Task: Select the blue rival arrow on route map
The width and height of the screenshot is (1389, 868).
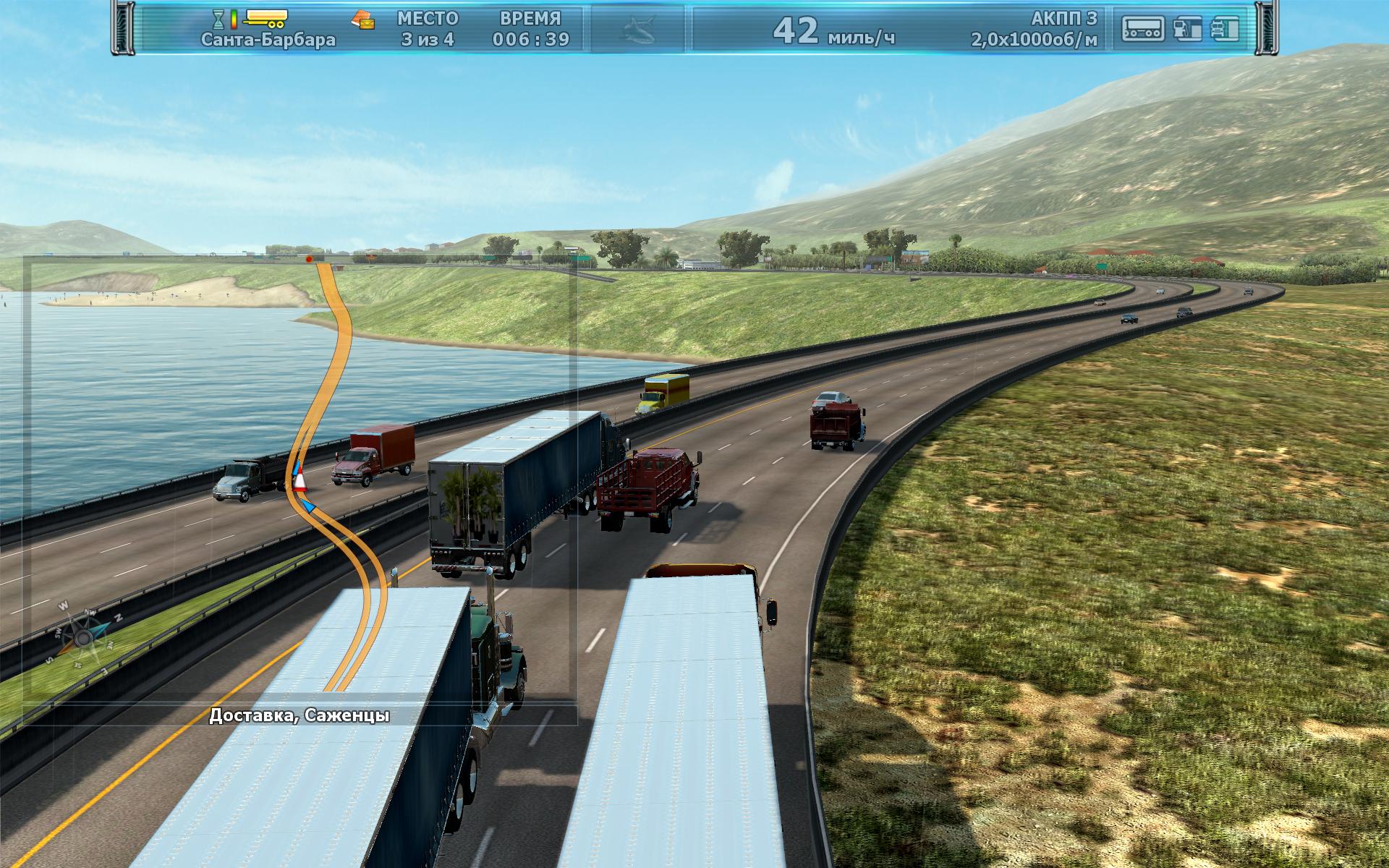Action: click(x=309, y=506)
